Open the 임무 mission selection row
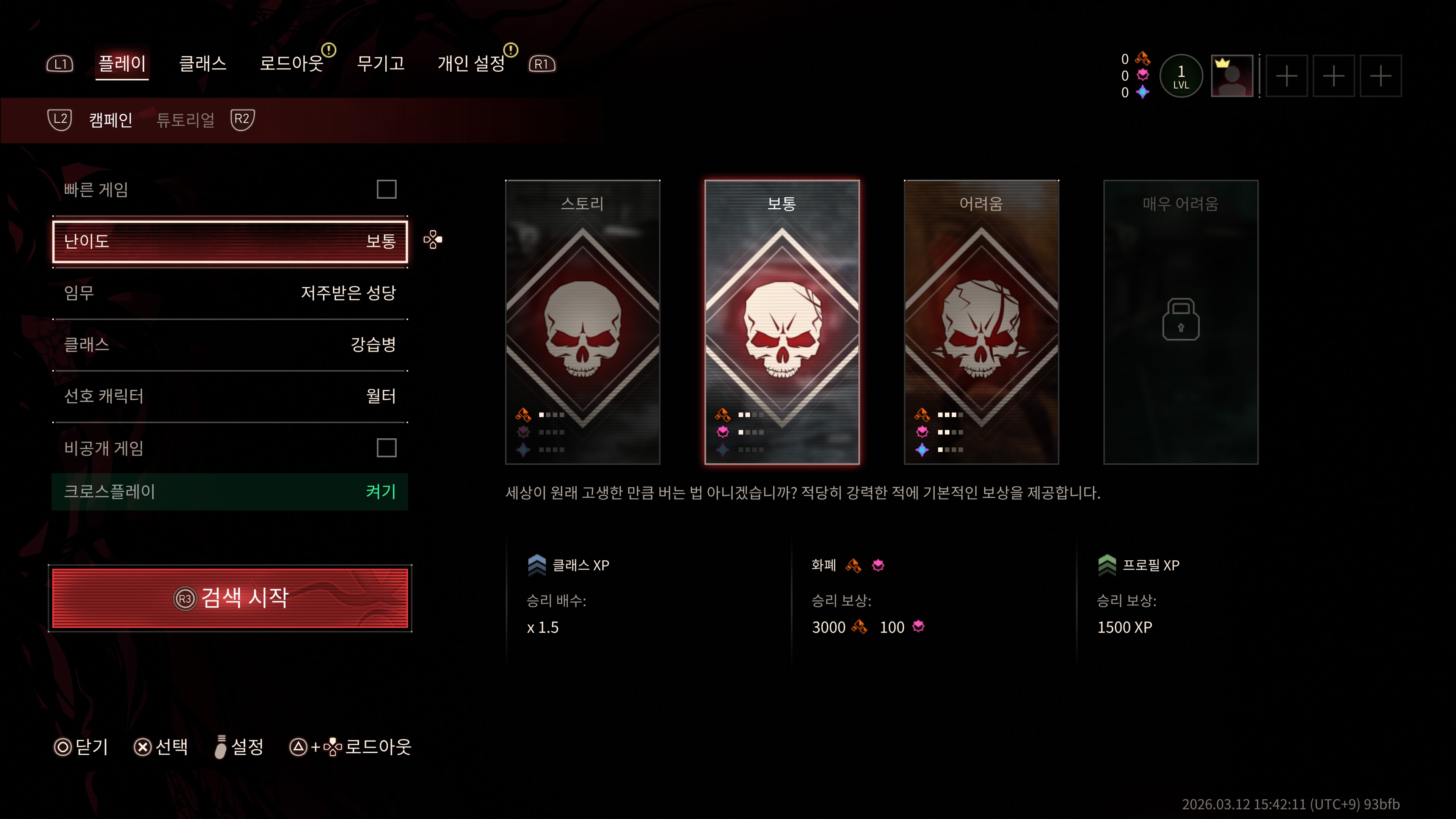The height and width of the screenshot is (819, 1456). pos(229,293)
